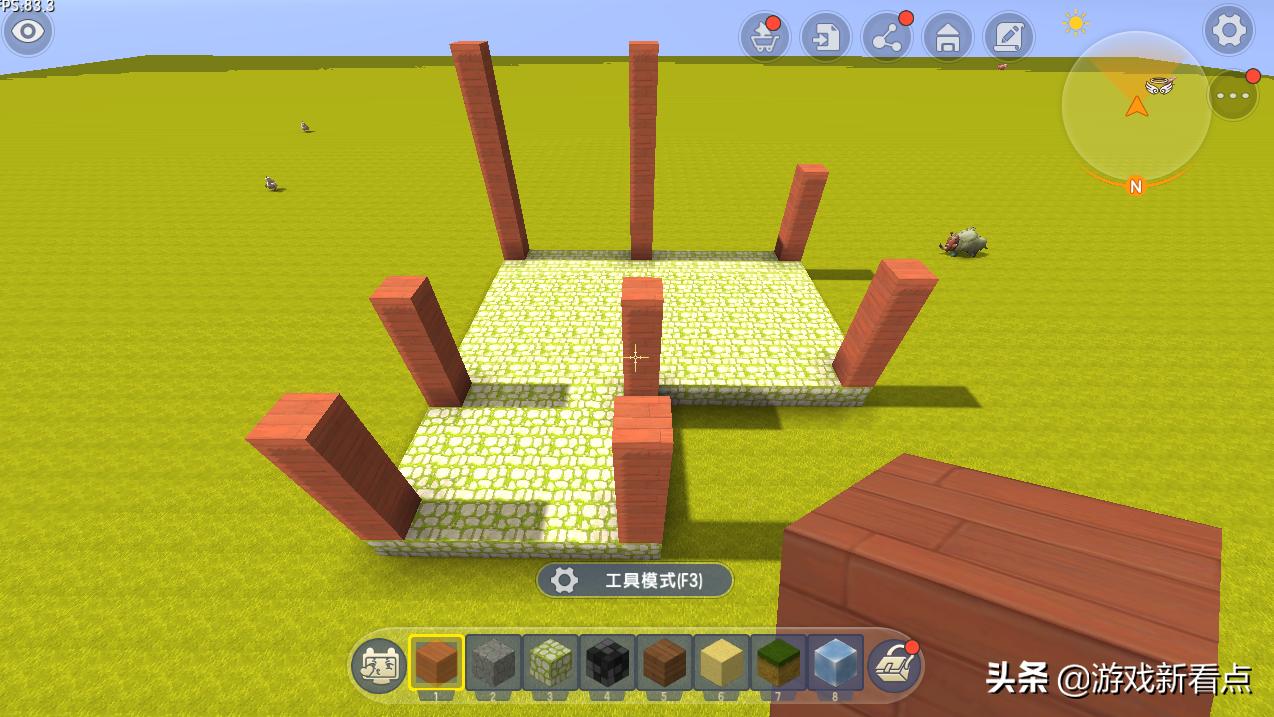
Task: Open the backpack inventory button
Action: click(893, 665)
